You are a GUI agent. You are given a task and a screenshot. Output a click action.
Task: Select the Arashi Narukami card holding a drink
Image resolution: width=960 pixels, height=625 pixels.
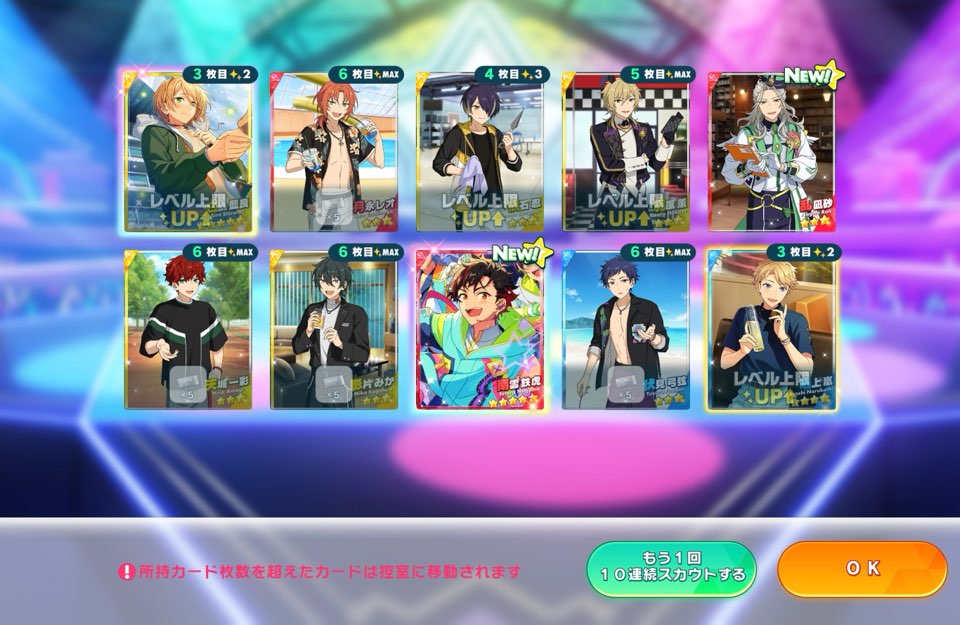[x=771, y=329]
